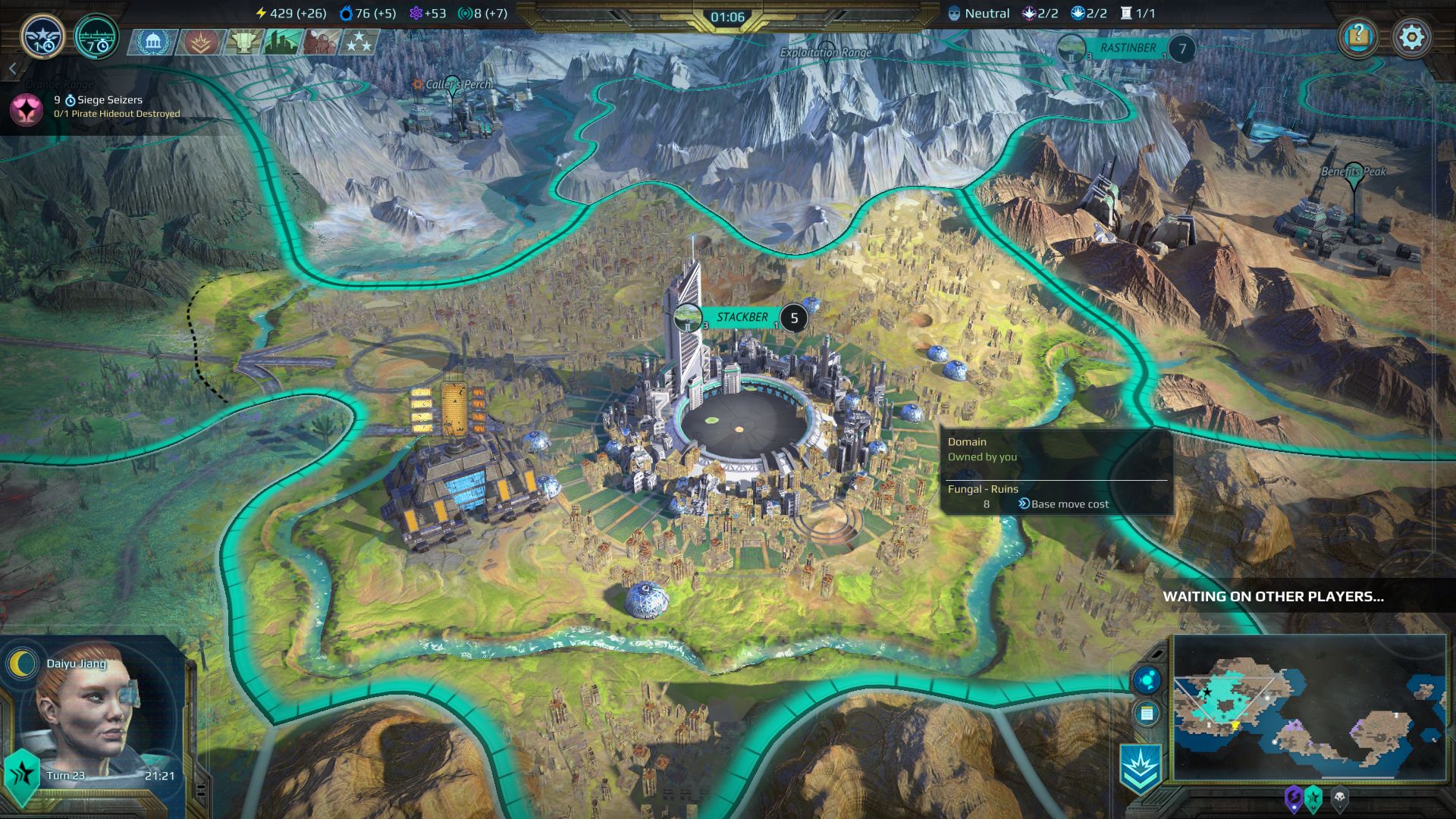Collapse the quest tracker with left arrow

point(12,69)
